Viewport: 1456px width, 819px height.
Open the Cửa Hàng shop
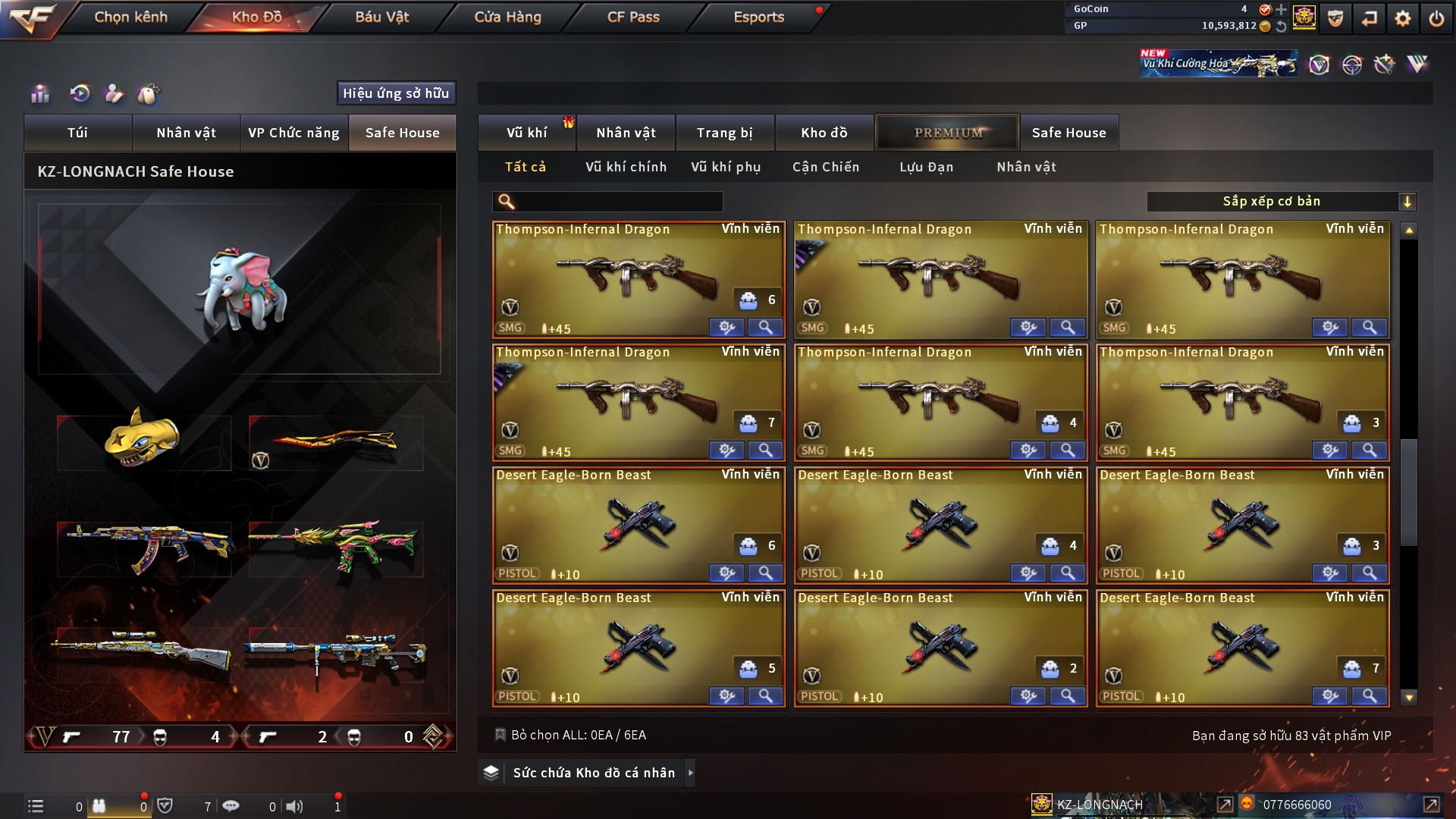click(507, 17)
